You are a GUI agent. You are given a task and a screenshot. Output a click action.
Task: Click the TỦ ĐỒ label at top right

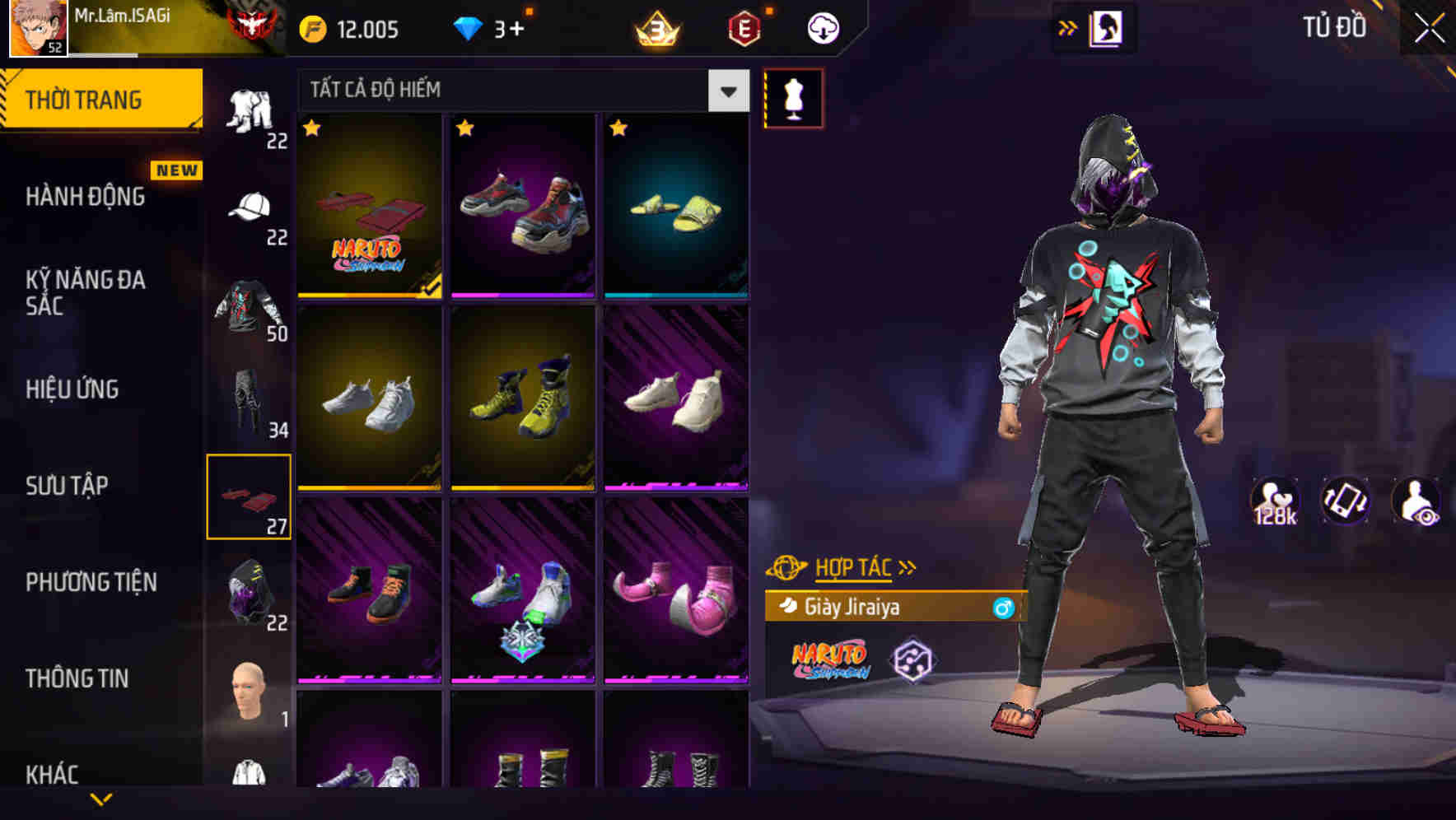coord(1335,26)
